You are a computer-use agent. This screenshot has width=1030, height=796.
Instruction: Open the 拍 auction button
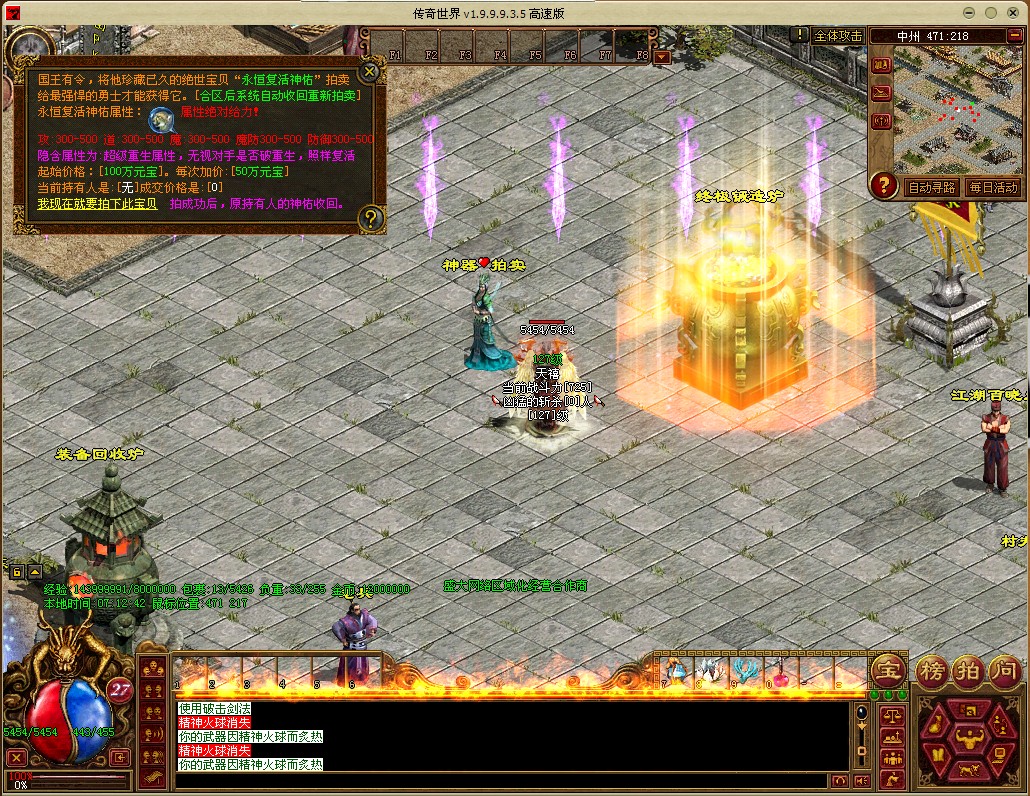click(x=967, y=669)
